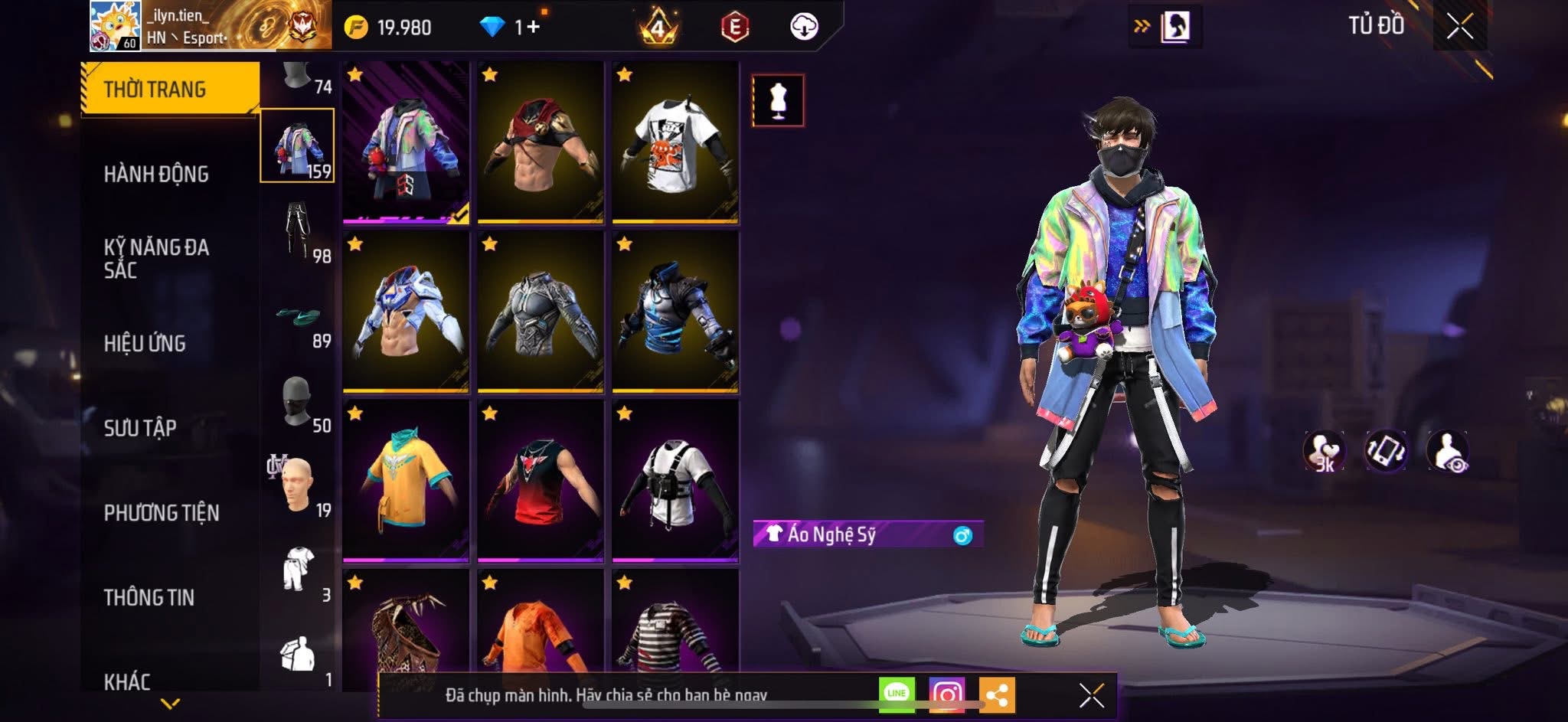
Task: Open the player profile avatar
Action: coord(115,26)
